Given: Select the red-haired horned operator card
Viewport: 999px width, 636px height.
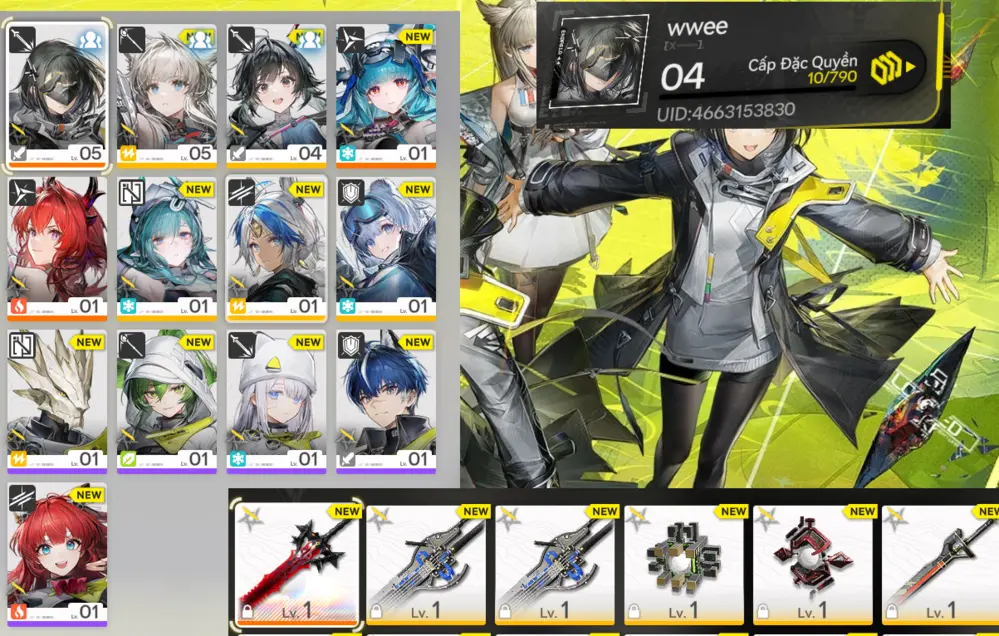Looking at the screenshot, I should [58, 248].
